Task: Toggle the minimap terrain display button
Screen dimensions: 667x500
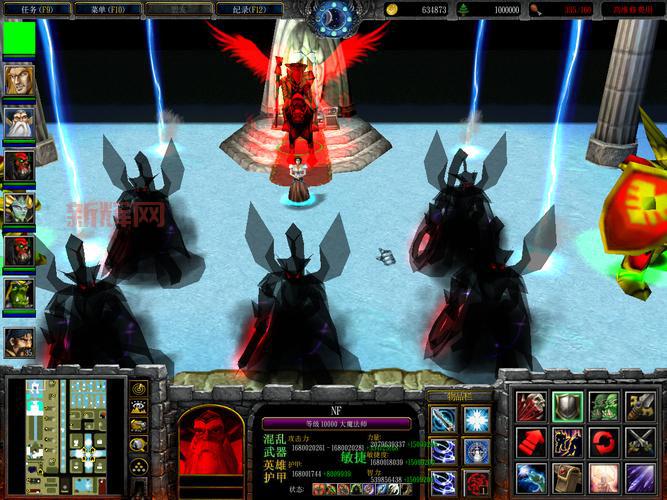Action: pos(139,407)
